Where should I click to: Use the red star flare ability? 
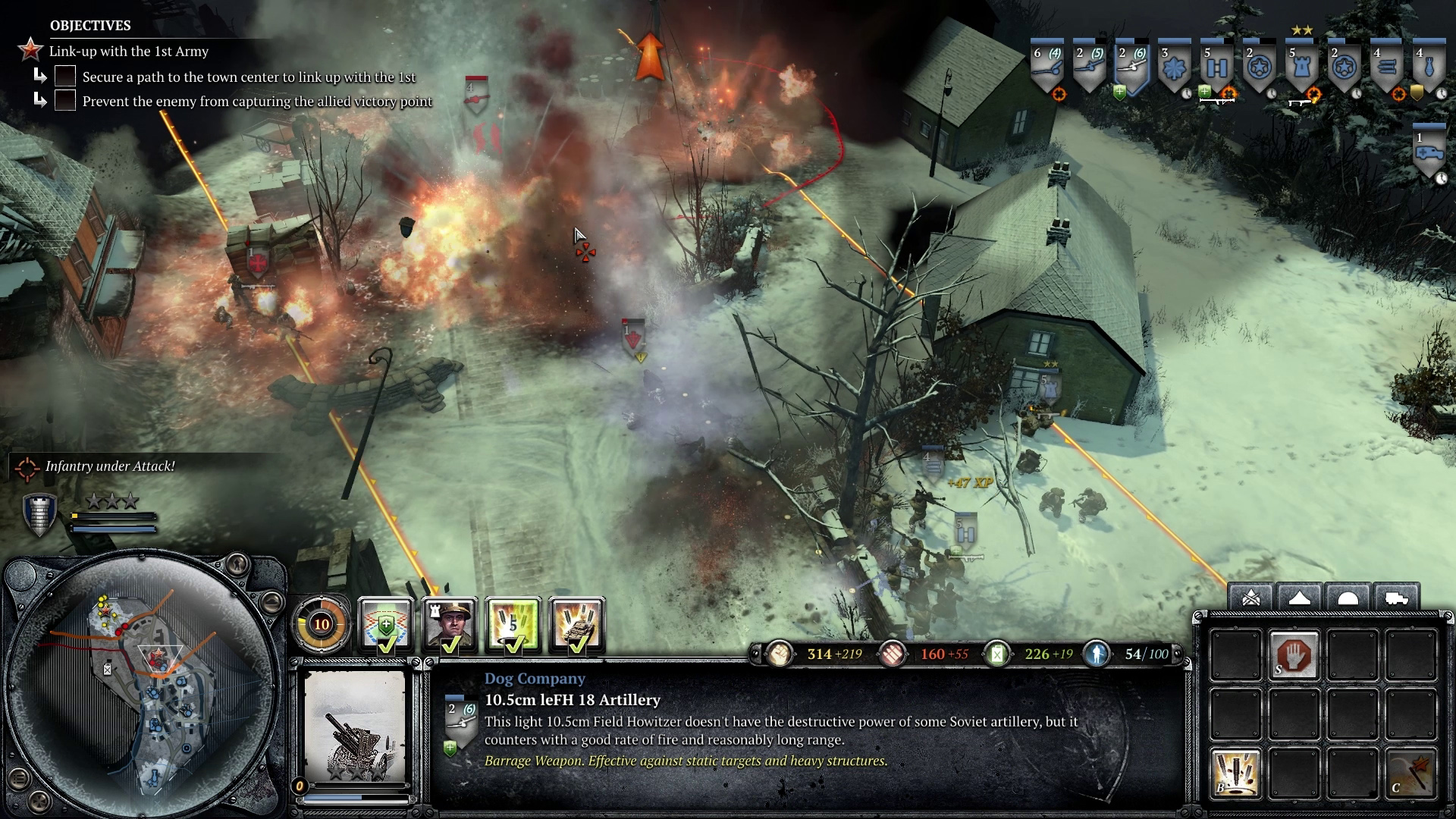1410,773
